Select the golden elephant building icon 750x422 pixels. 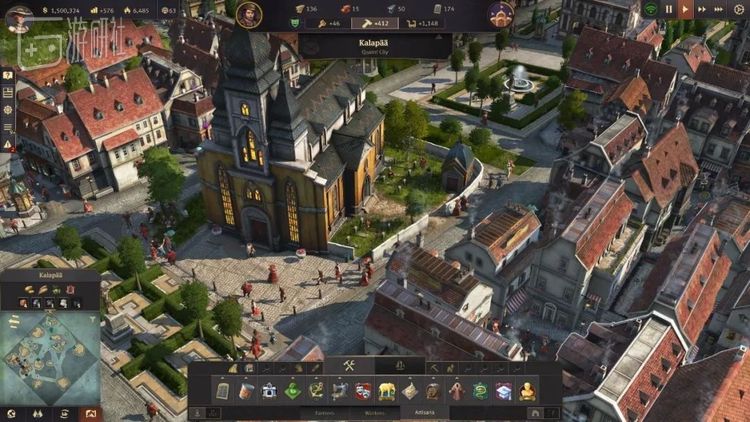click(387, 390)
